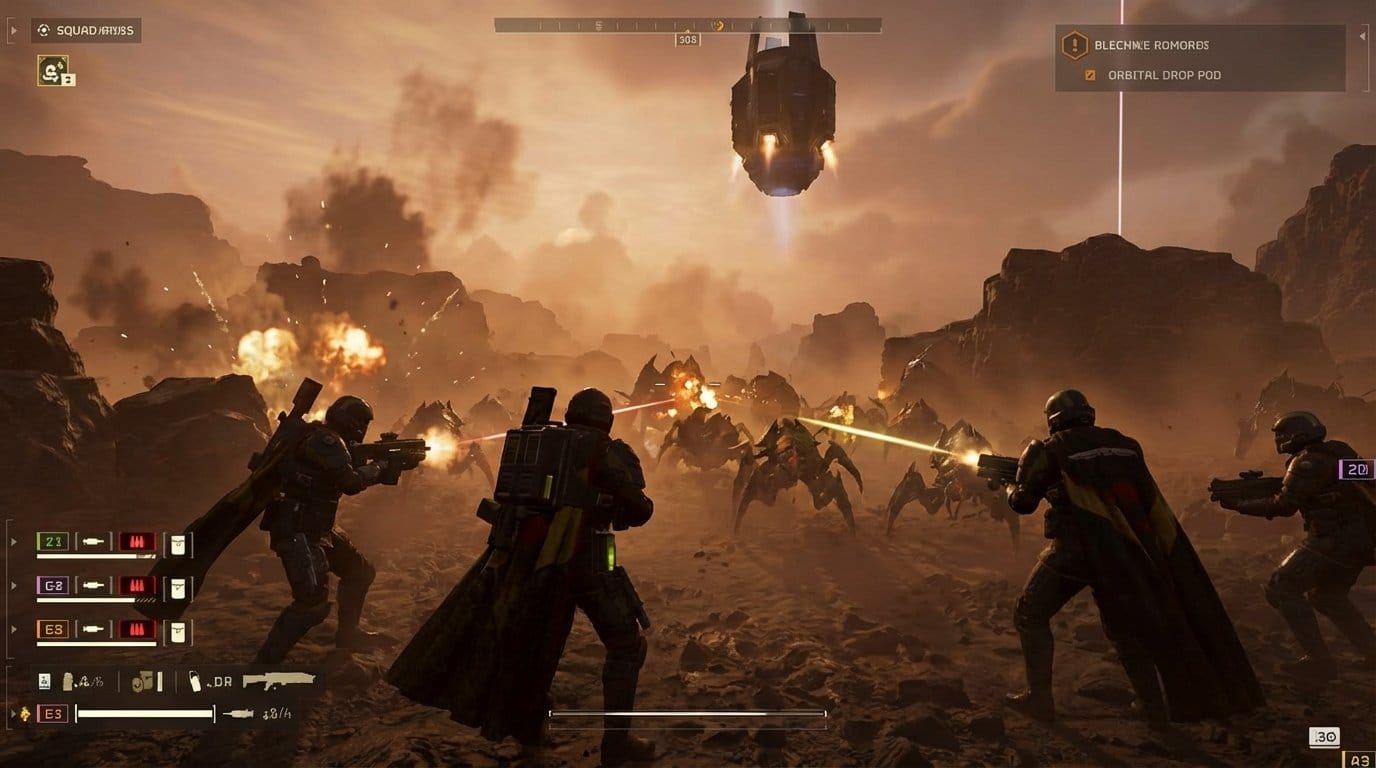
Task: Select the stratagem icon below the squad header
Action: pyautogui.click(x=55, y=73)
